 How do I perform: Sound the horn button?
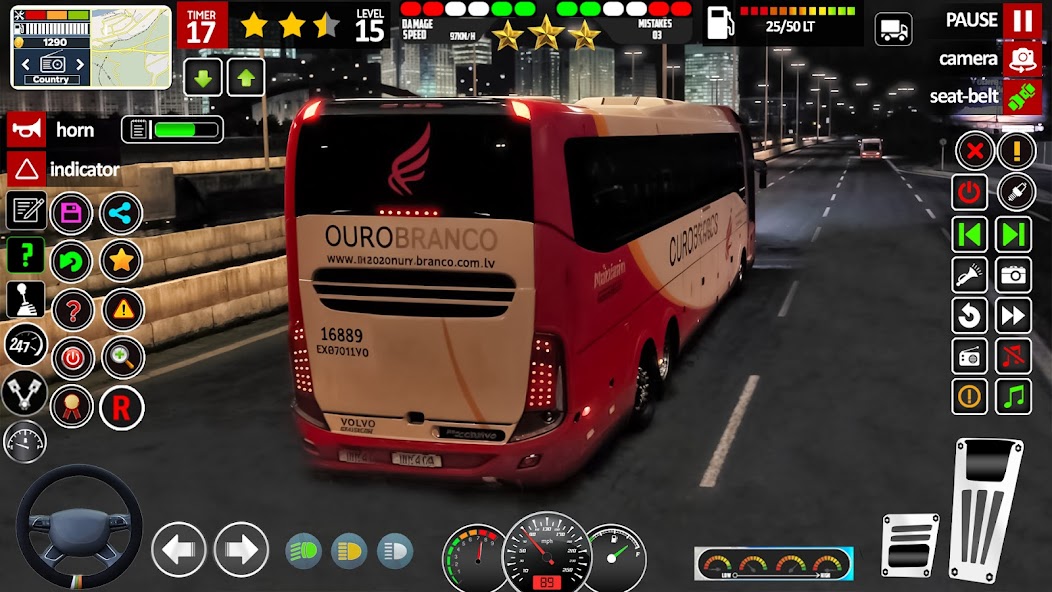[x=25, y=130]
